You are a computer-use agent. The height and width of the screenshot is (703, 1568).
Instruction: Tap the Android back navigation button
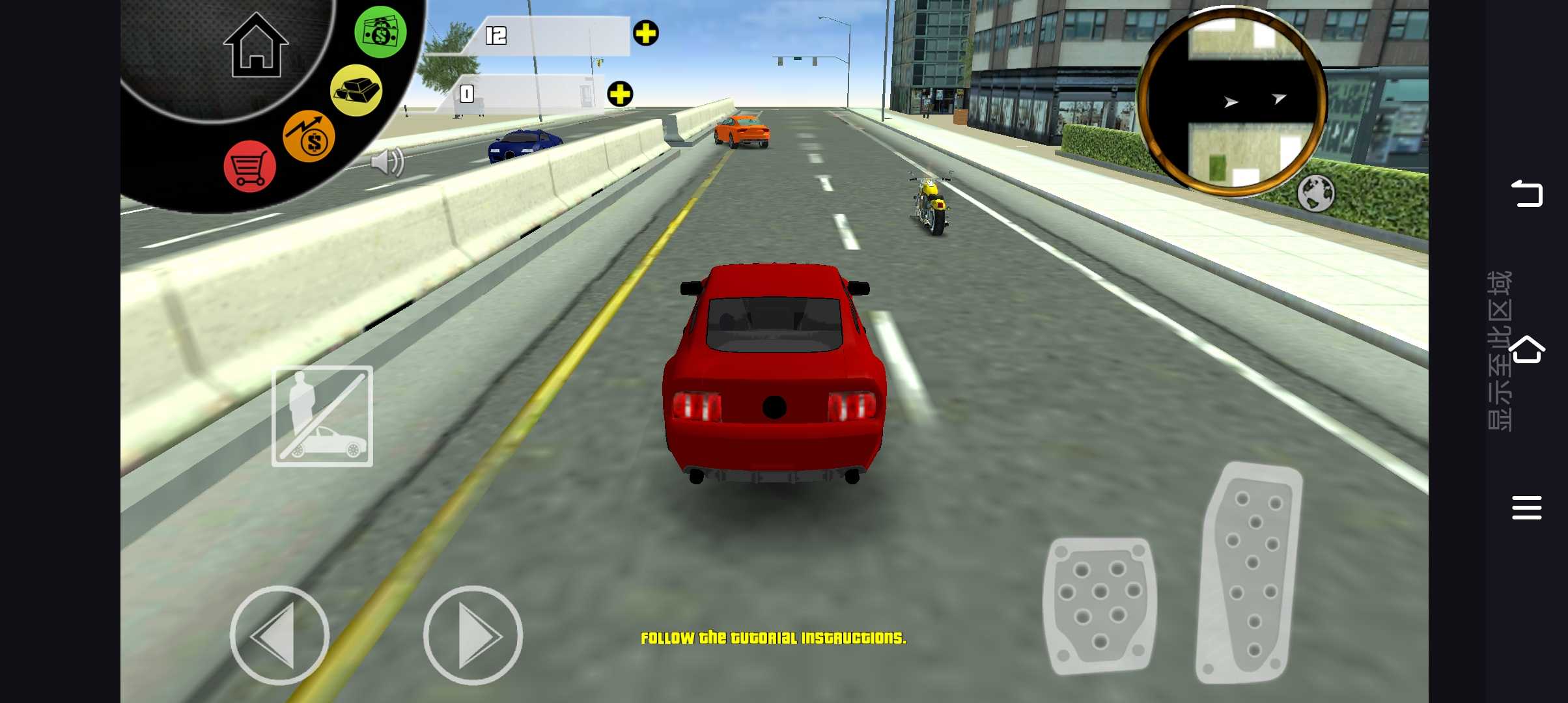tap(1526, 193)
